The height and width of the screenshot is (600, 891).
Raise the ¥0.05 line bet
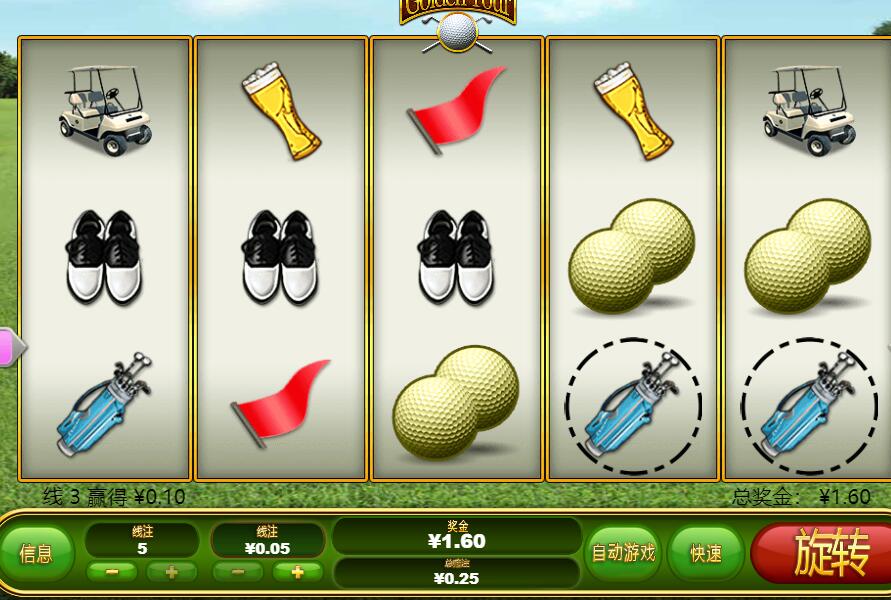coord(297,572)
